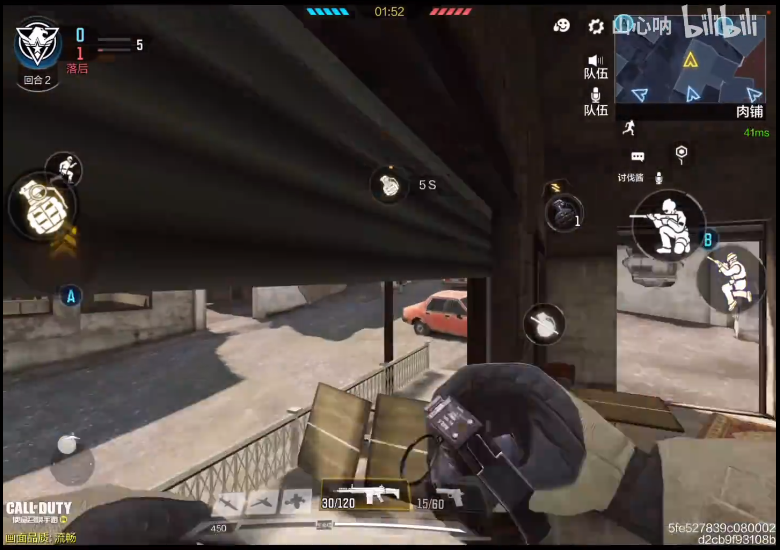The height and width of the screenshot is (550, 780).
Task: Switch to the pistol slot showing 15/60
Action: 439,496
